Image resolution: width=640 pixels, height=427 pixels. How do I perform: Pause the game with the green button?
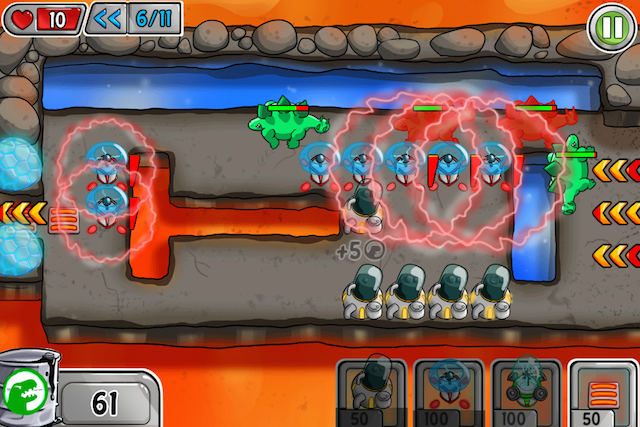point(609,23)
